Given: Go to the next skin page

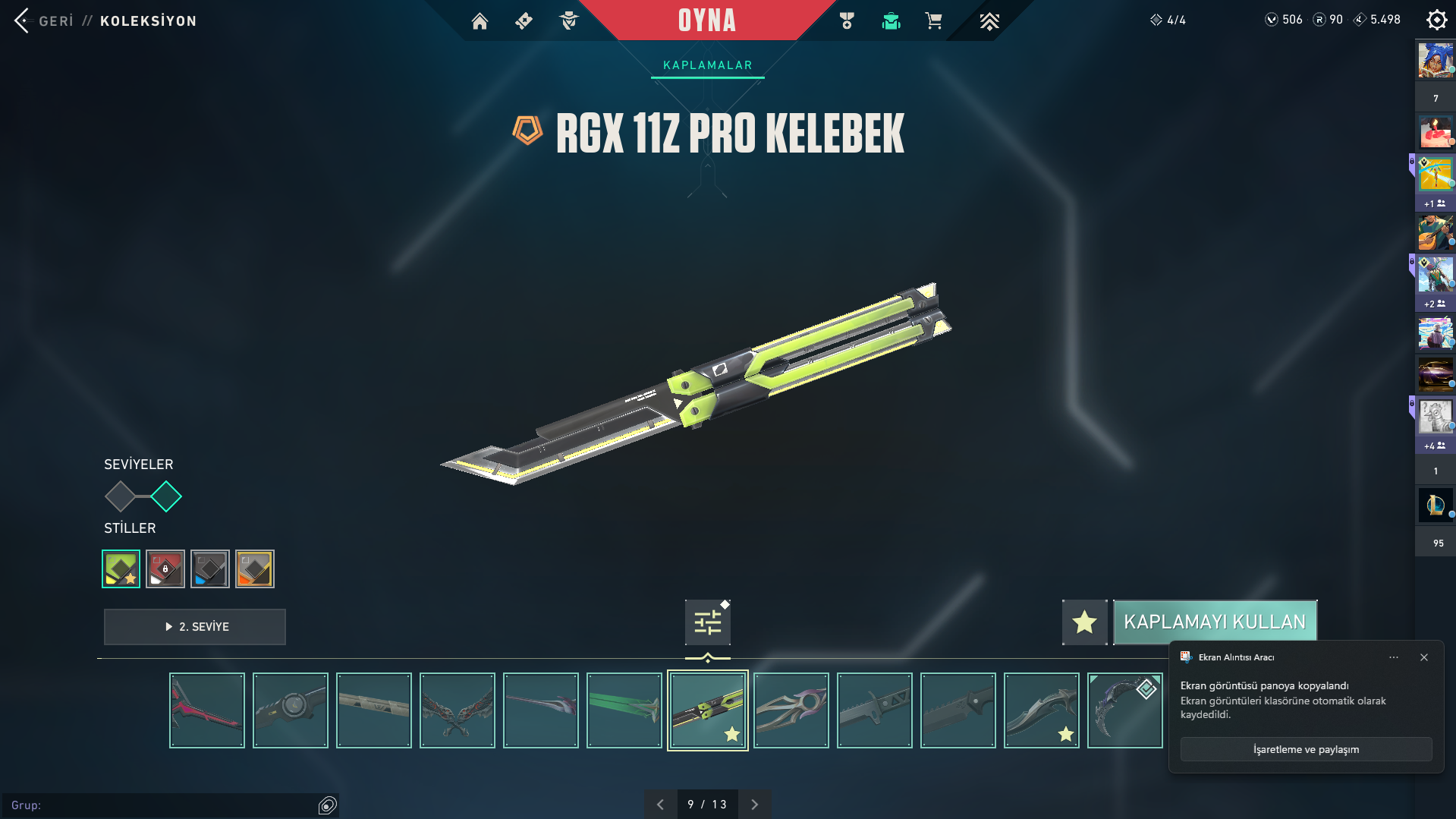Looking at the screenshot, I should 754,805.
